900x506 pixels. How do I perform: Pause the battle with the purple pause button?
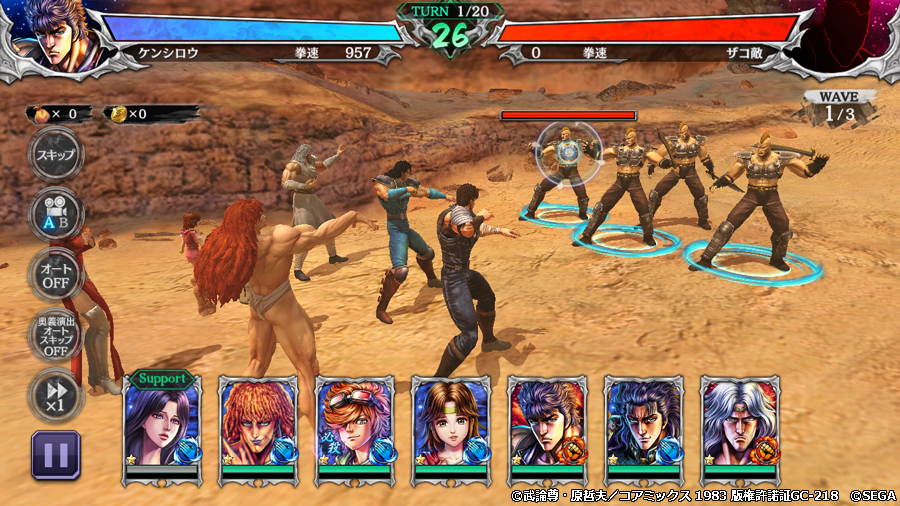coord(56,455)
